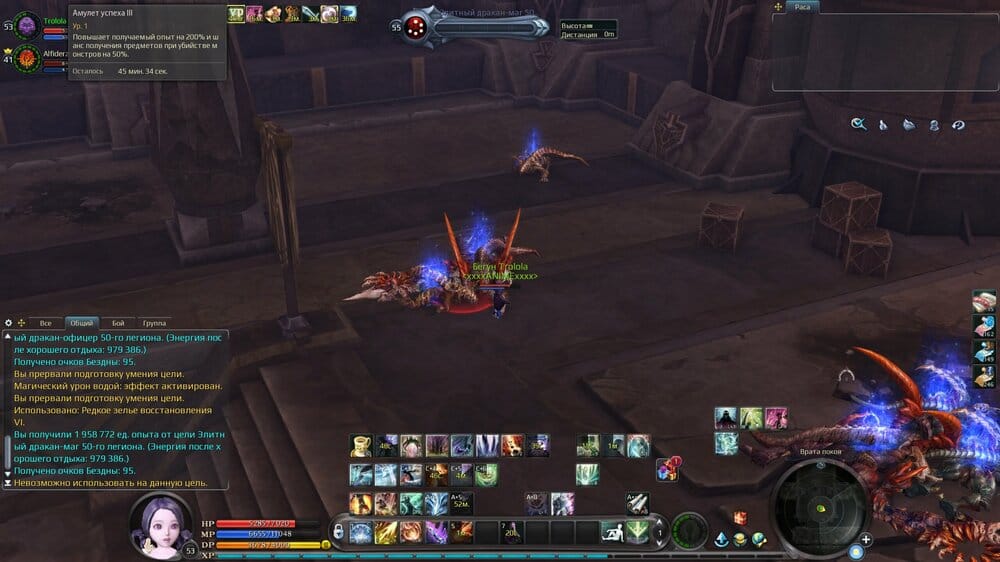Click the XP buff icon at top
The height and width of the screenshot is (562, 1000).
(x=236, y=14)
